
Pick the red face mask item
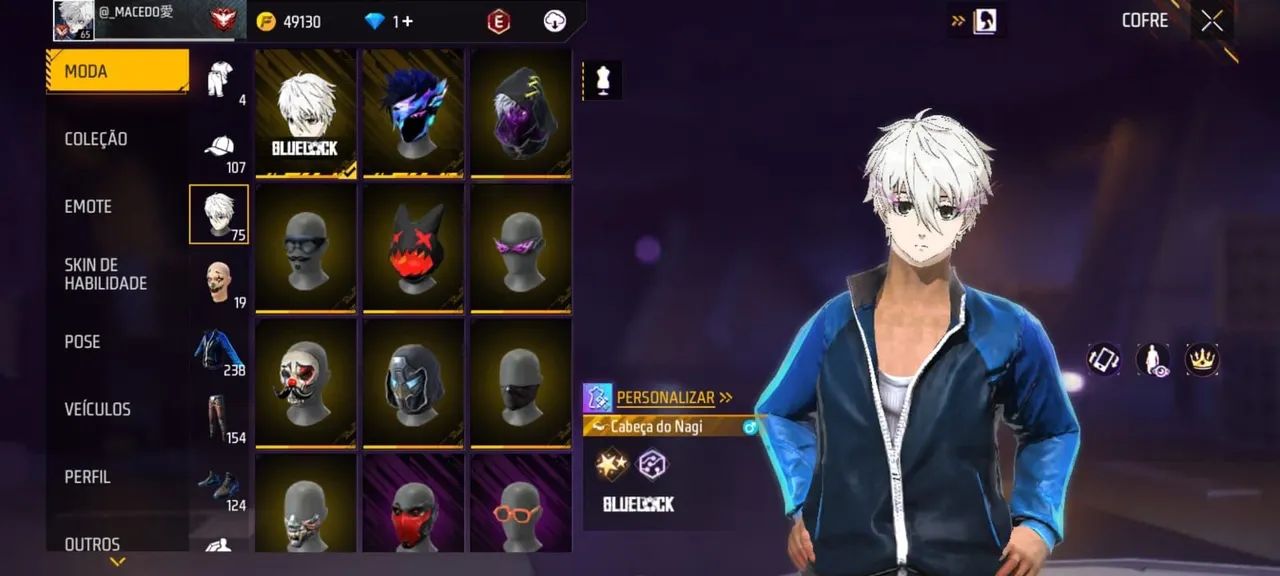pos(413,503)
